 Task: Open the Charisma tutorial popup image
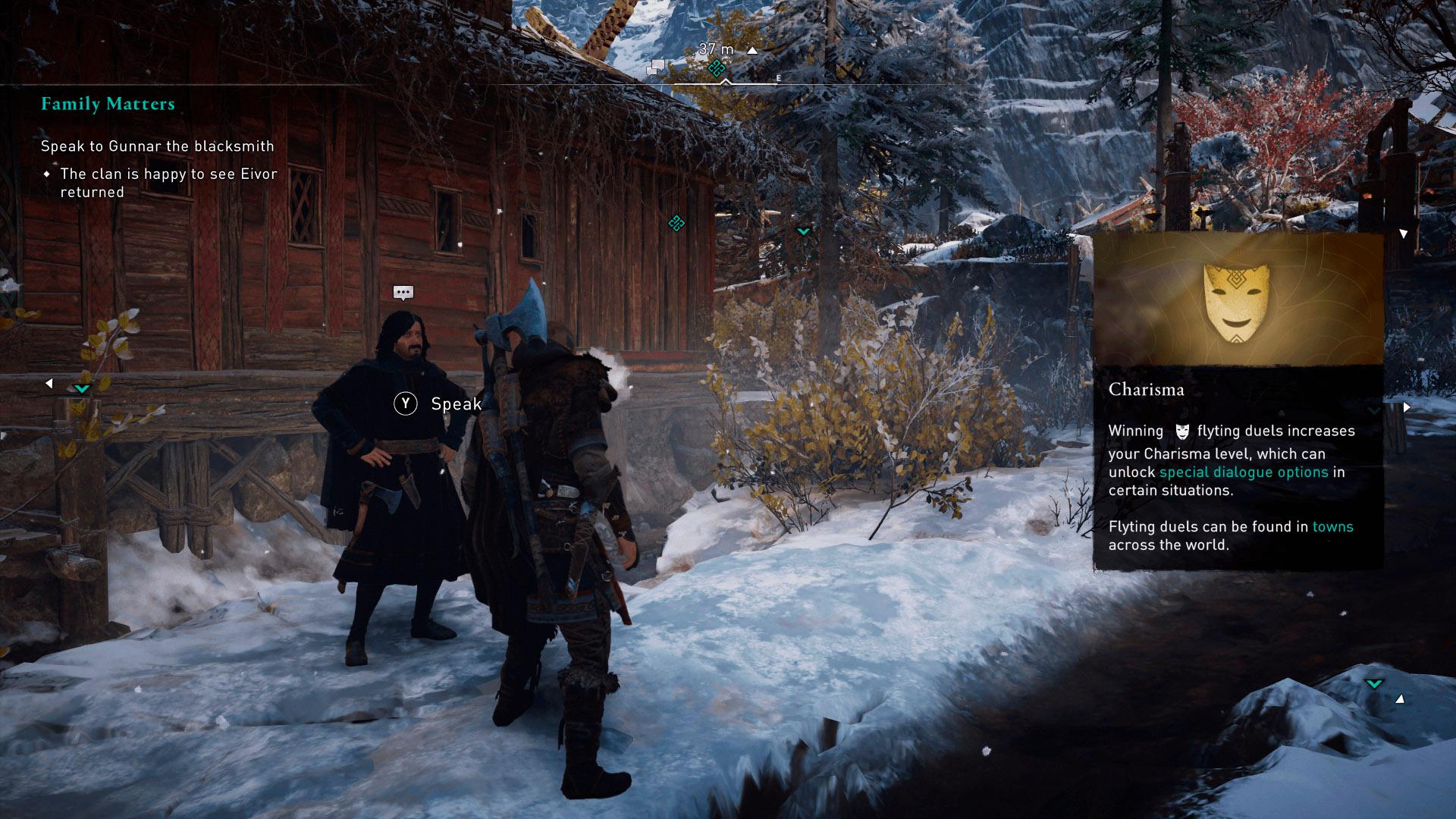1238,299
